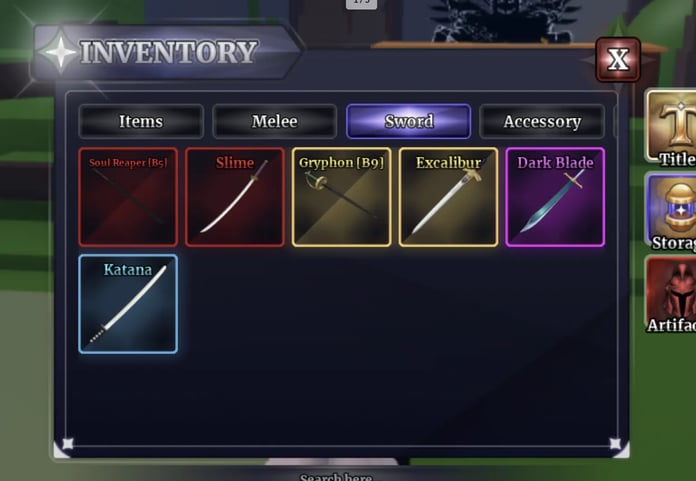Viewport: 696px width, 481px height.
Task: Choose the Dark Blade slot
Action: click(x=555, y=197)
